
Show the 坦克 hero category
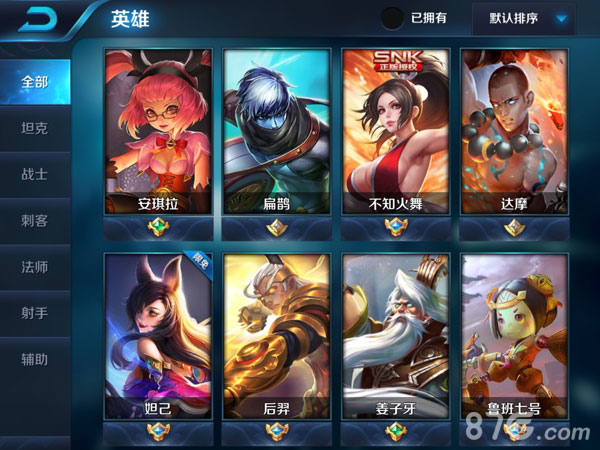click(x=35, y=128)
